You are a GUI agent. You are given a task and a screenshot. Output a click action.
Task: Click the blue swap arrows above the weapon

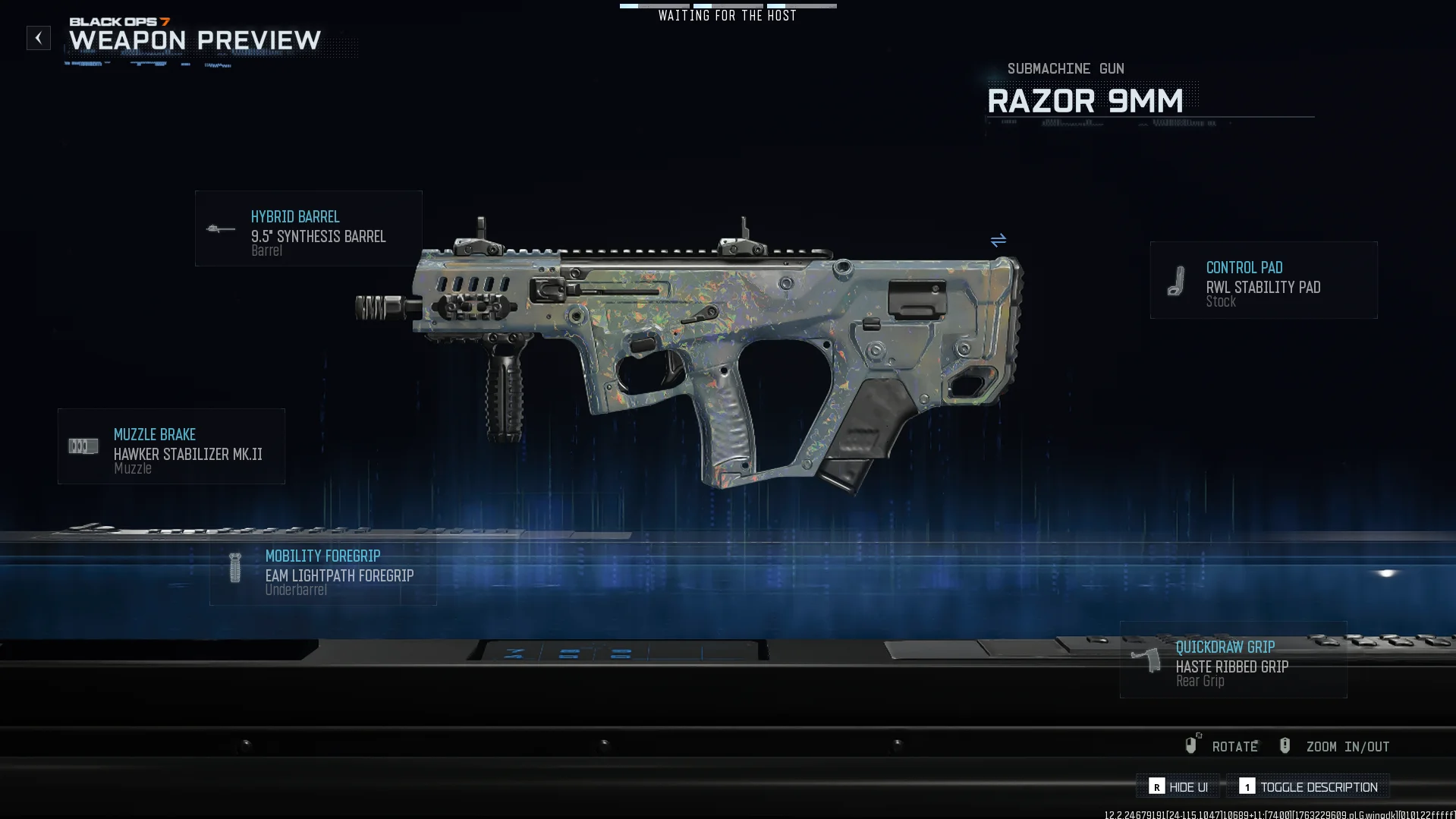click(998, 241)
